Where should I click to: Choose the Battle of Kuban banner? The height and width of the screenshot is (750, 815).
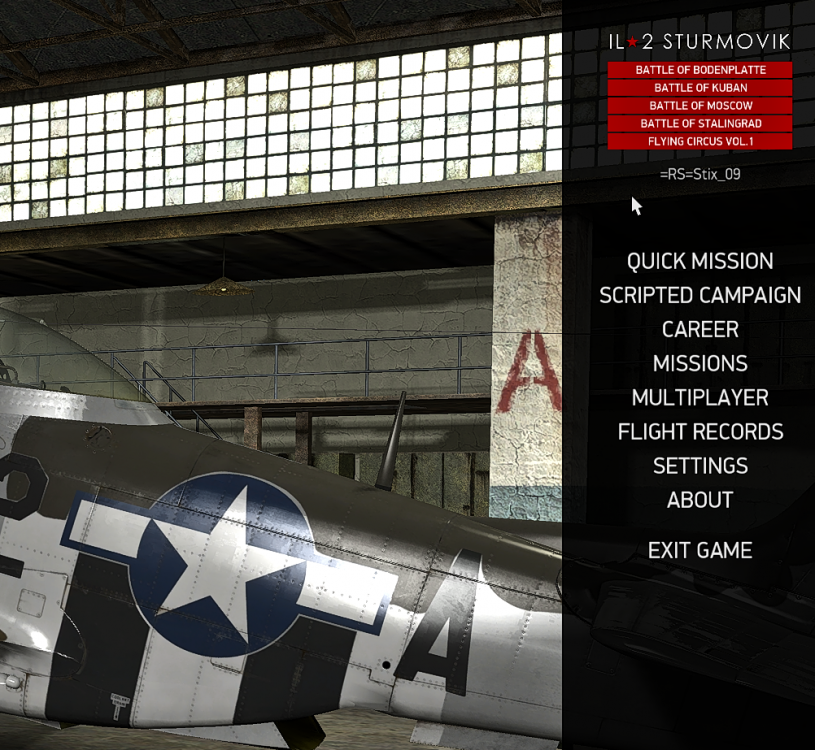tap(700, 88)
